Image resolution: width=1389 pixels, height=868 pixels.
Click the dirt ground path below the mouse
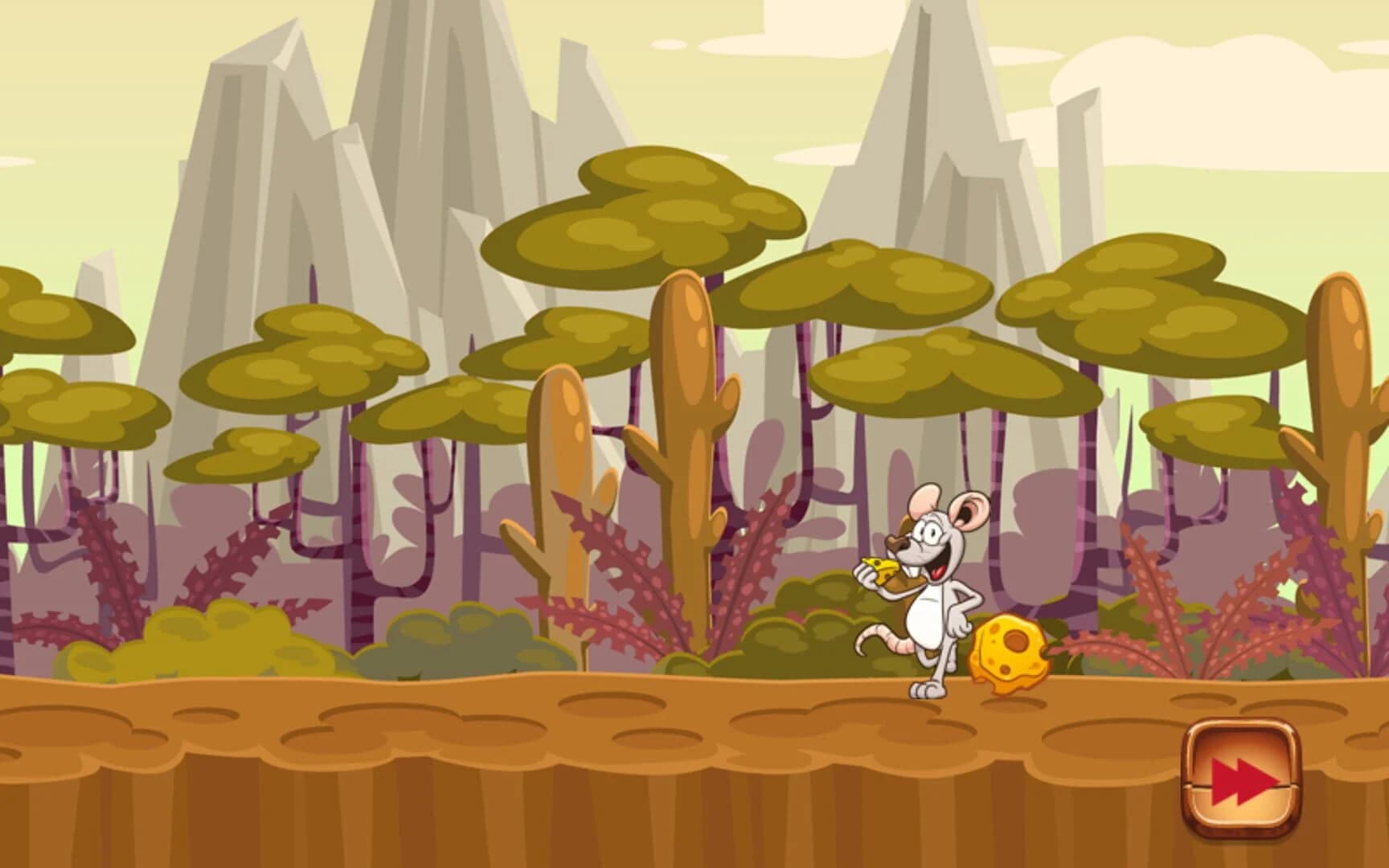(x=924, y=723)
